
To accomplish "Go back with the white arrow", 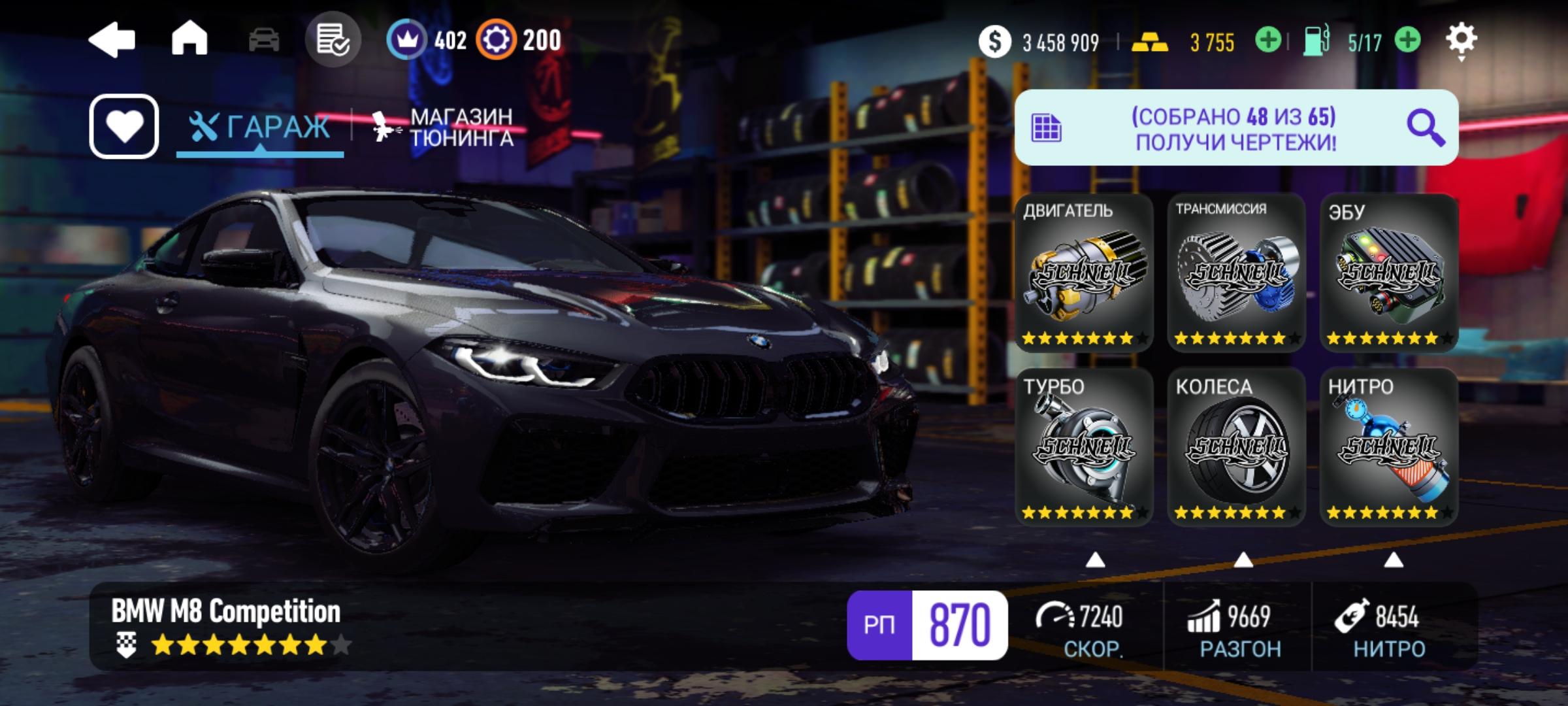I will [x=112, y=41].
